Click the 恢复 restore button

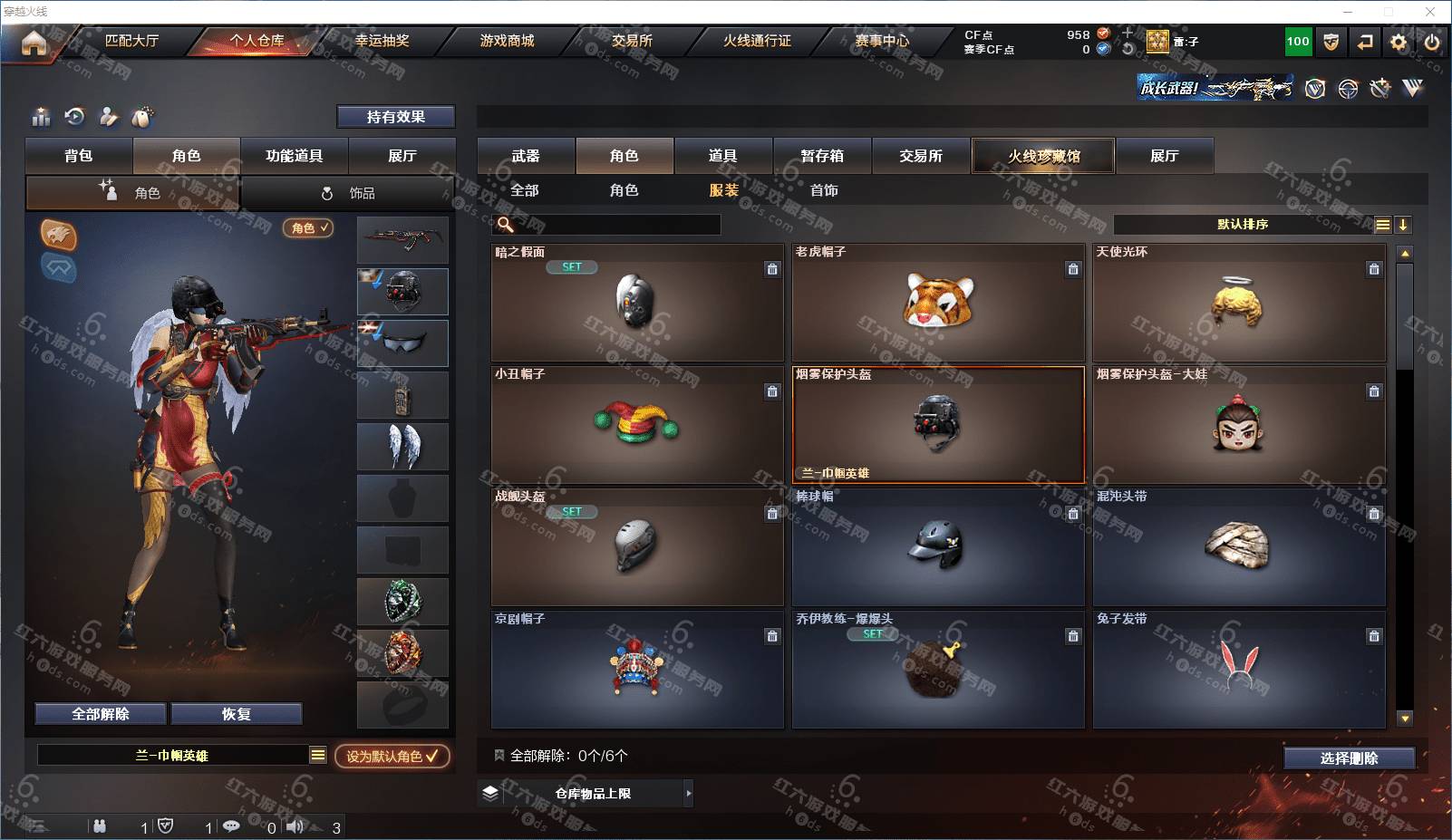pos(237,714)
